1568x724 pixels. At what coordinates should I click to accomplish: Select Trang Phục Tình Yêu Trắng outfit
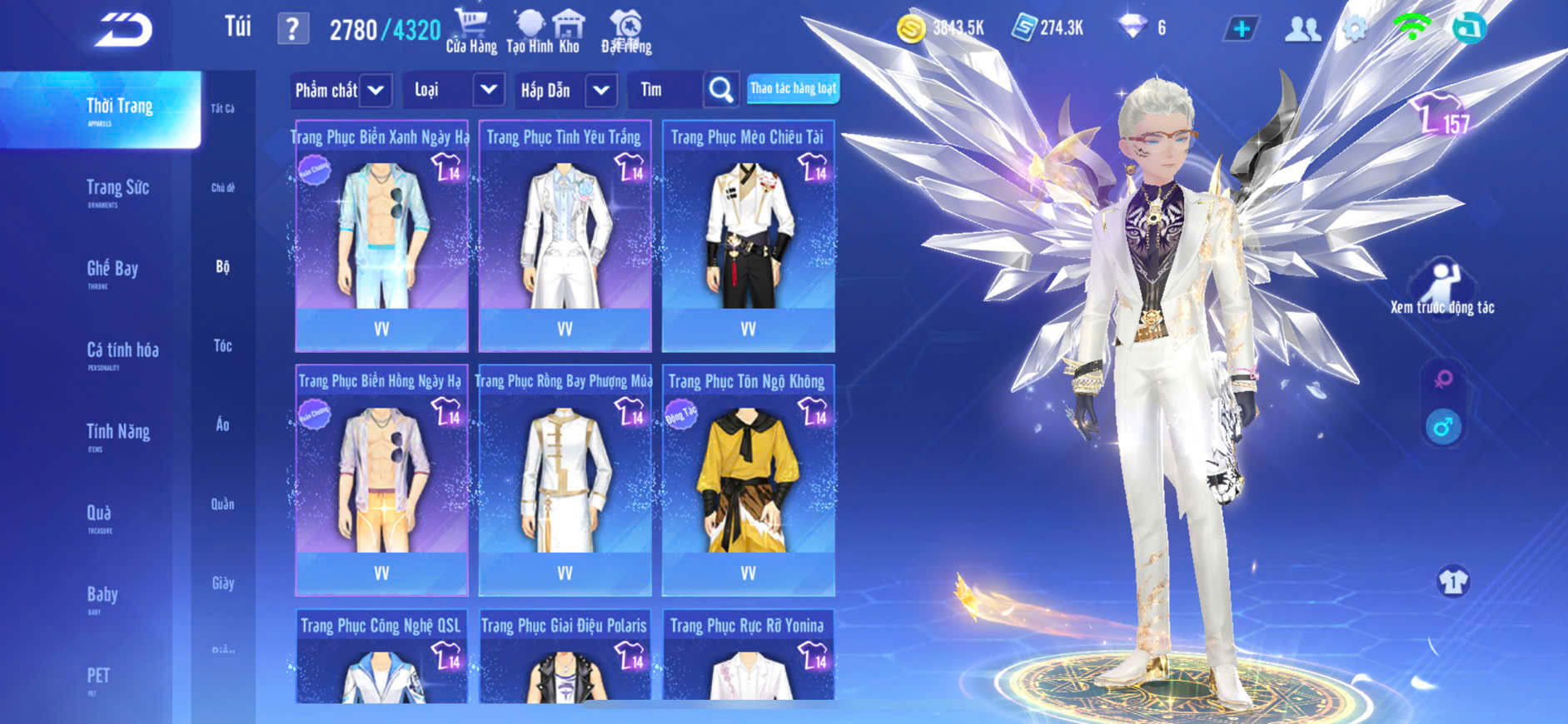tap(565, 237)
